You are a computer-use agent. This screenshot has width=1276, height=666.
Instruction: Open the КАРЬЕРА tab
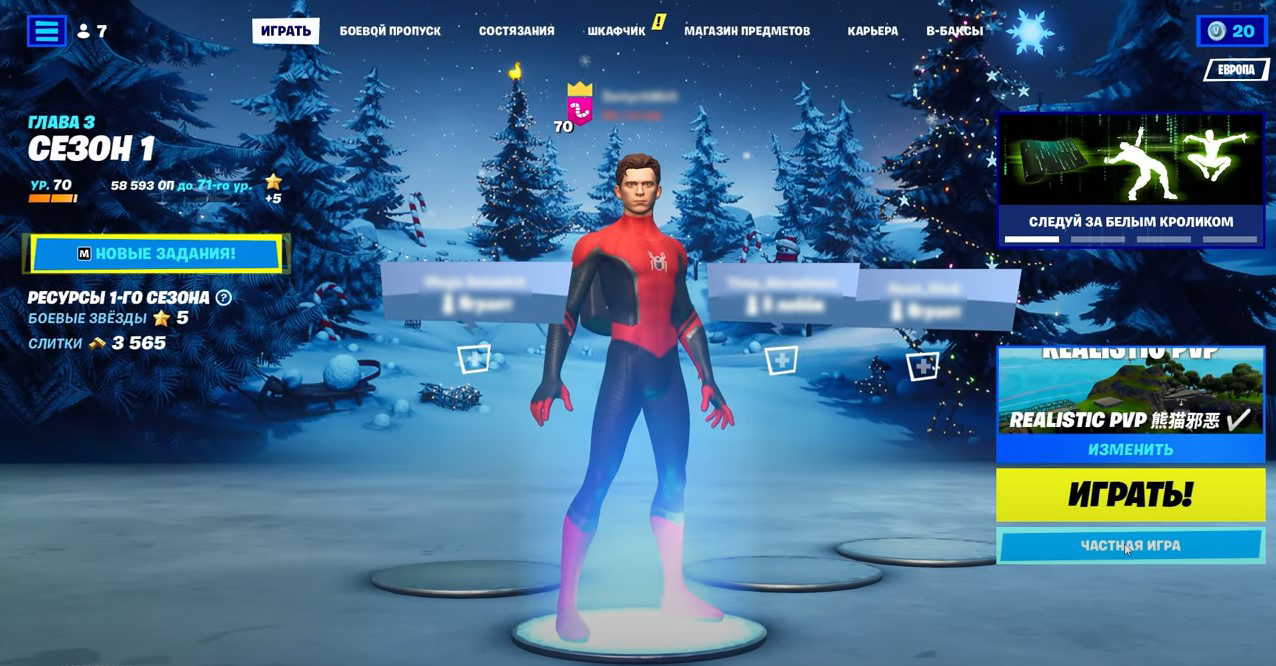coord(872,31)
